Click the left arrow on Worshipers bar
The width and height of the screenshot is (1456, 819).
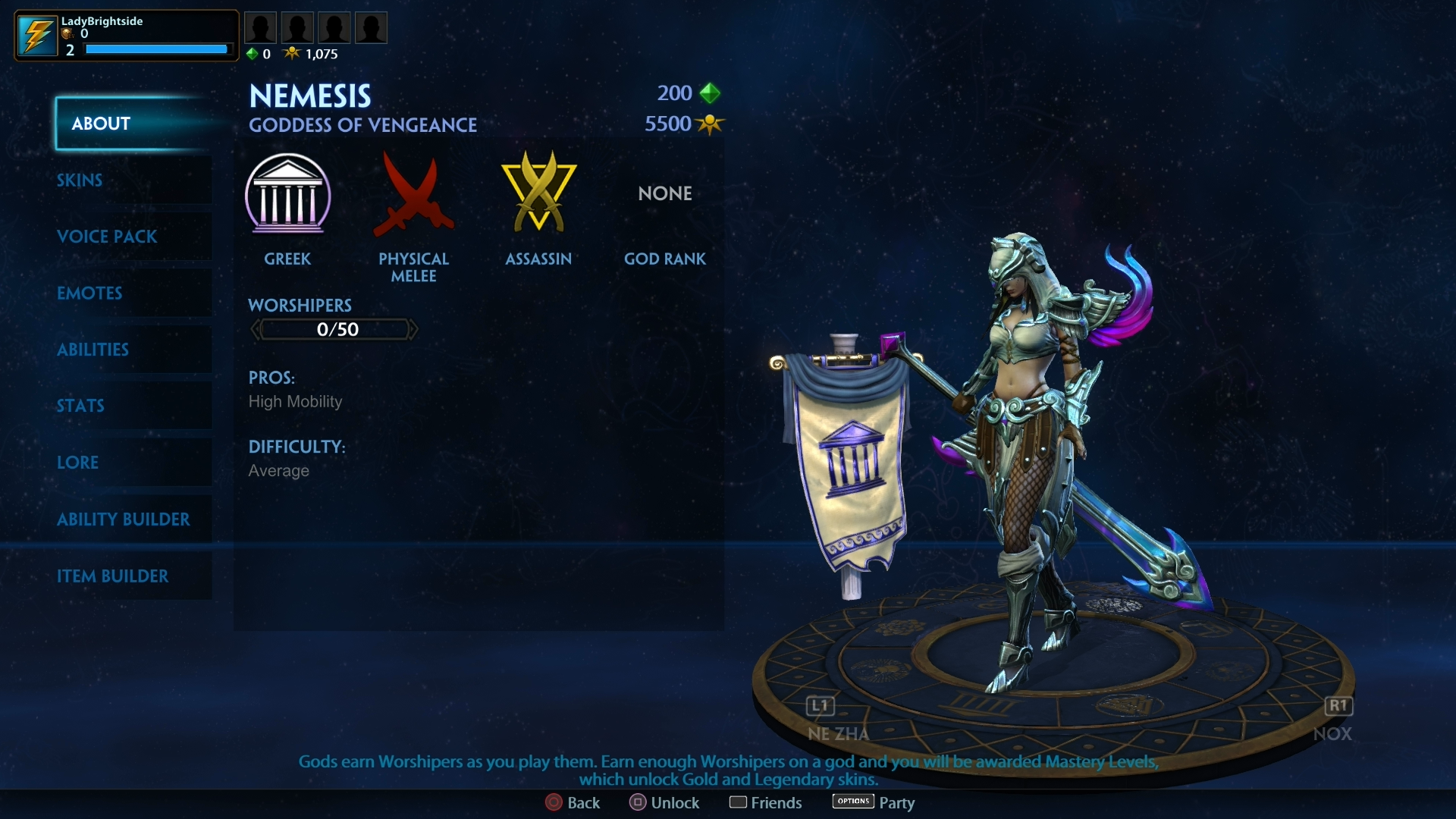point(256,329)
